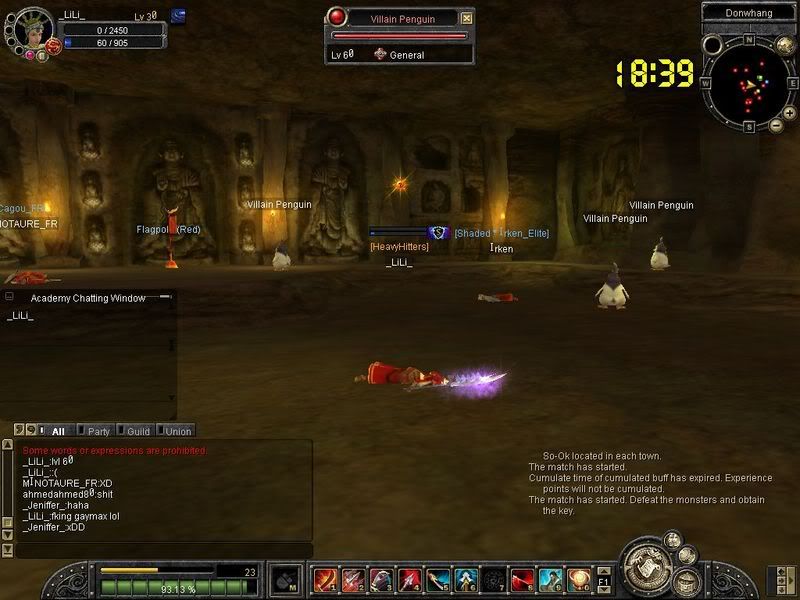This screenshot has height=600, width=800.
Task: Switch to the Party chat tab
Action: coord(98,431)
